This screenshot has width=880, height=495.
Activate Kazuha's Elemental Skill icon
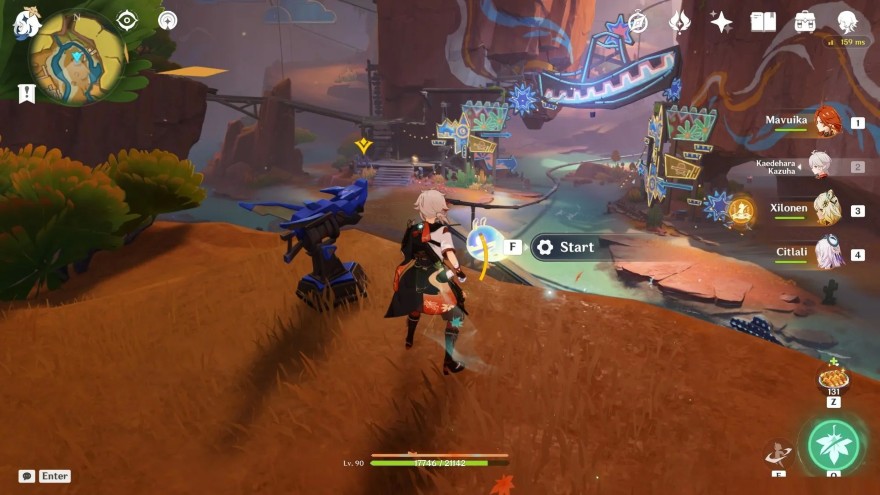(777, 455)
